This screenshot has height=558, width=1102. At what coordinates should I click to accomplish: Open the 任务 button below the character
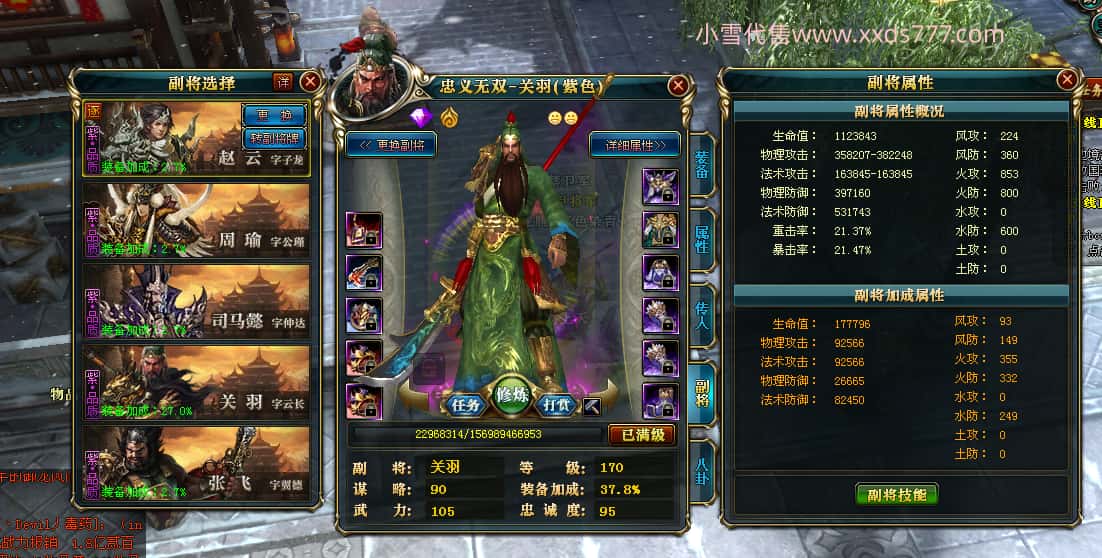(466, 405)
